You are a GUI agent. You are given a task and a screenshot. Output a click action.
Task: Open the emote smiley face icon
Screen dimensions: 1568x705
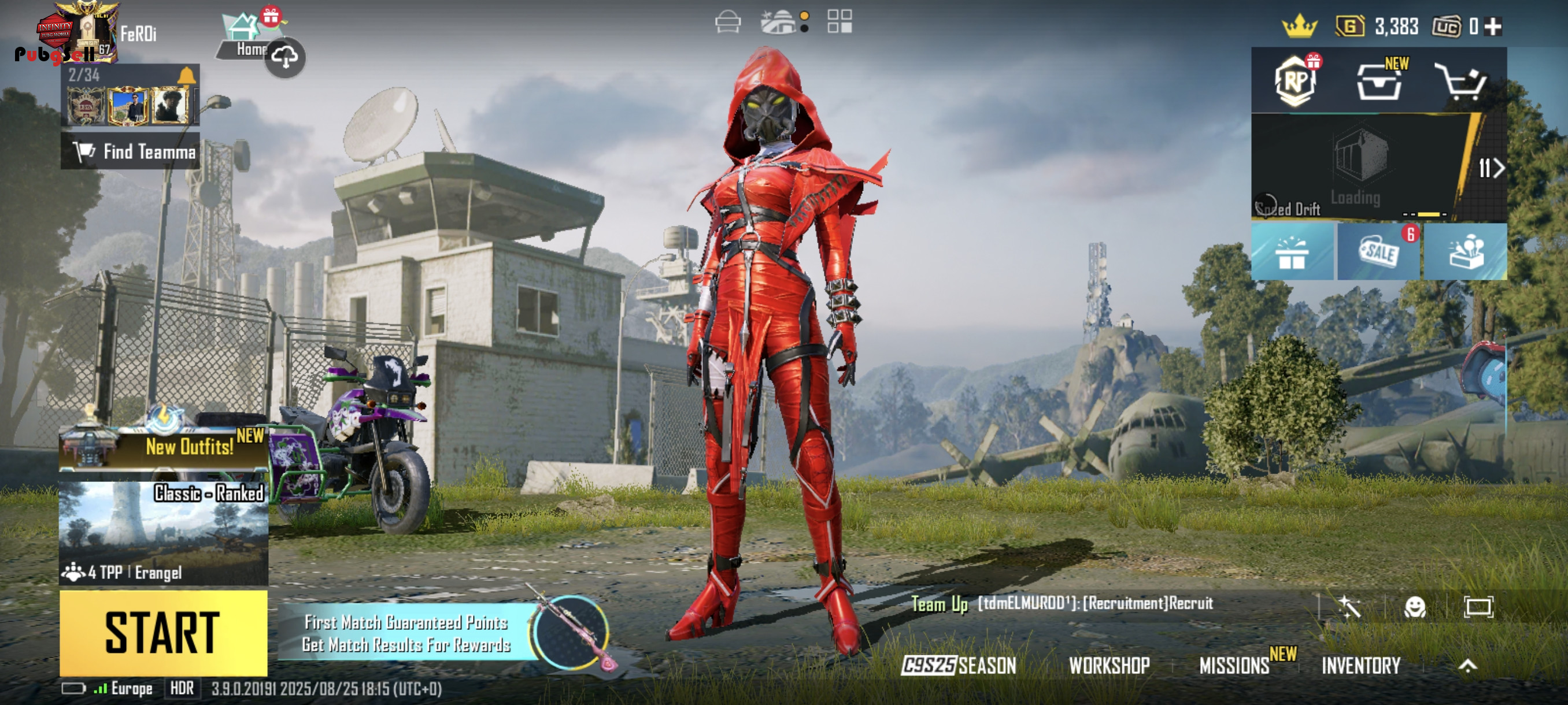point(1415,606)
